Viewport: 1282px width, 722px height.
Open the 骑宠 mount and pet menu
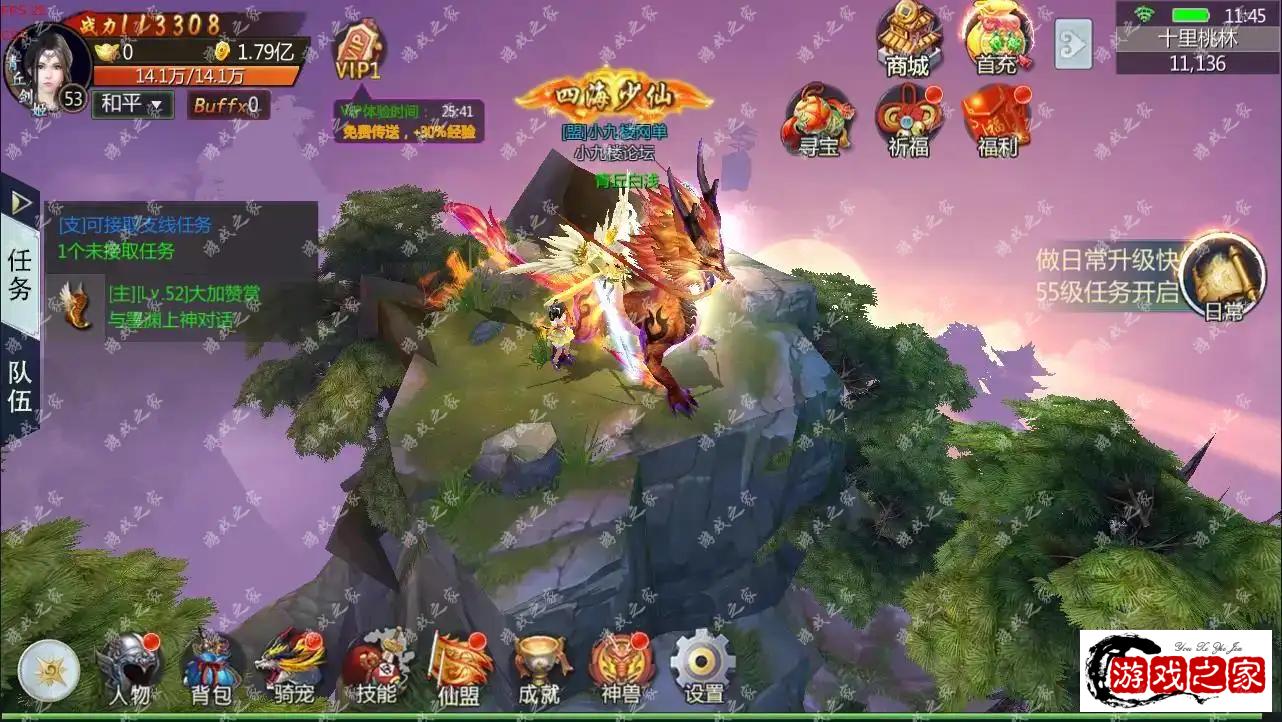point(291,668)
